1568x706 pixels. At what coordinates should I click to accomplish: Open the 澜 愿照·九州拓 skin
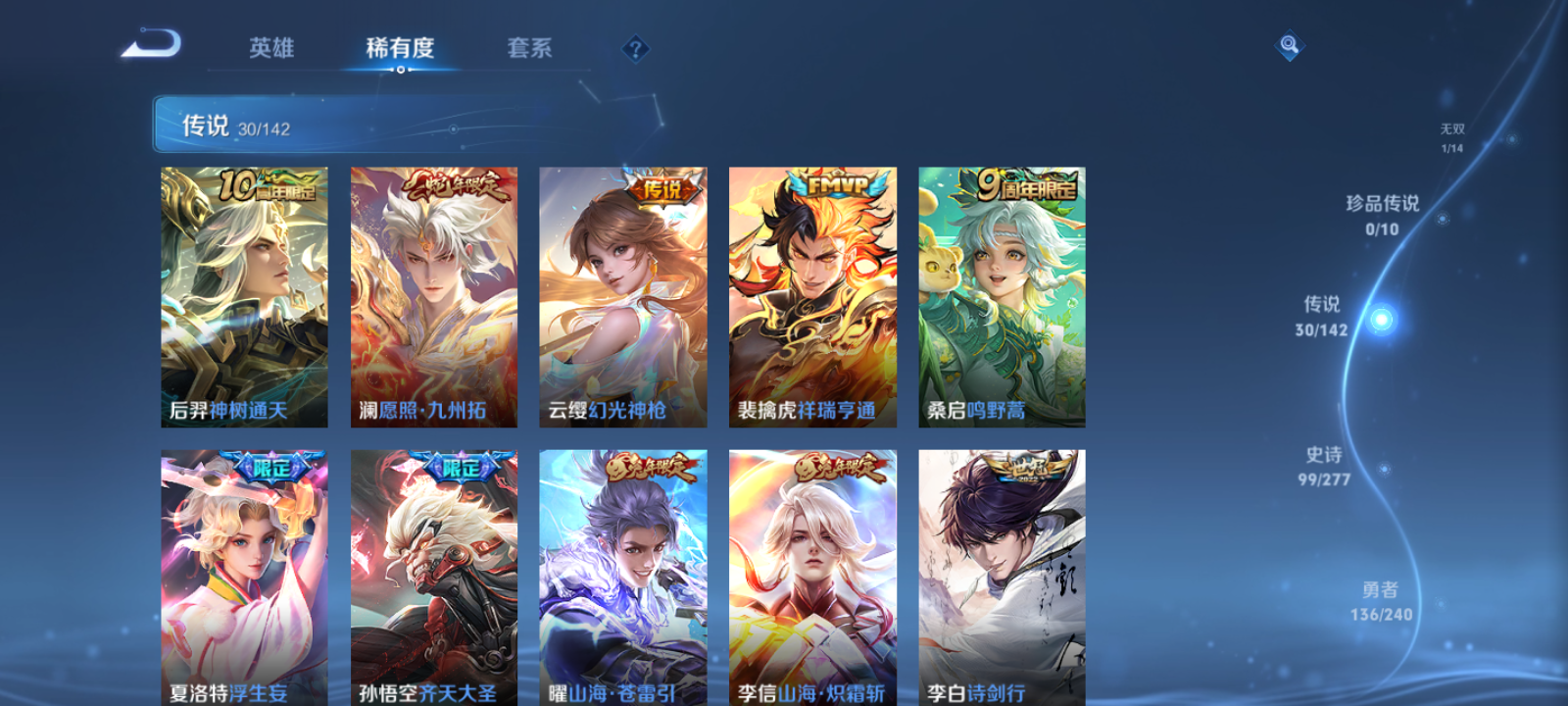tap(433, 296)
